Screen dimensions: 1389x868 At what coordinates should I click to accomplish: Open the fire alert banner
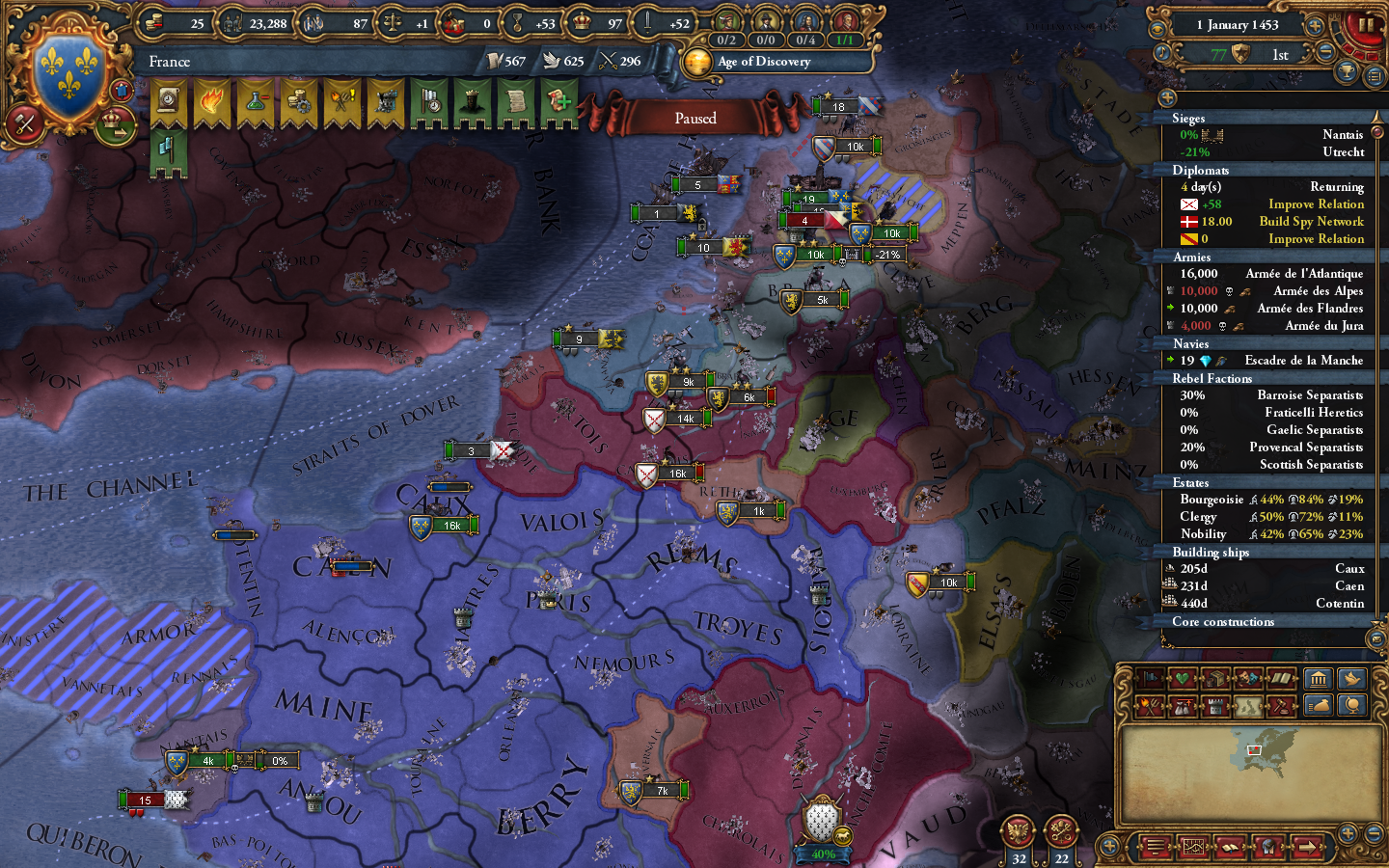[212, 99]
